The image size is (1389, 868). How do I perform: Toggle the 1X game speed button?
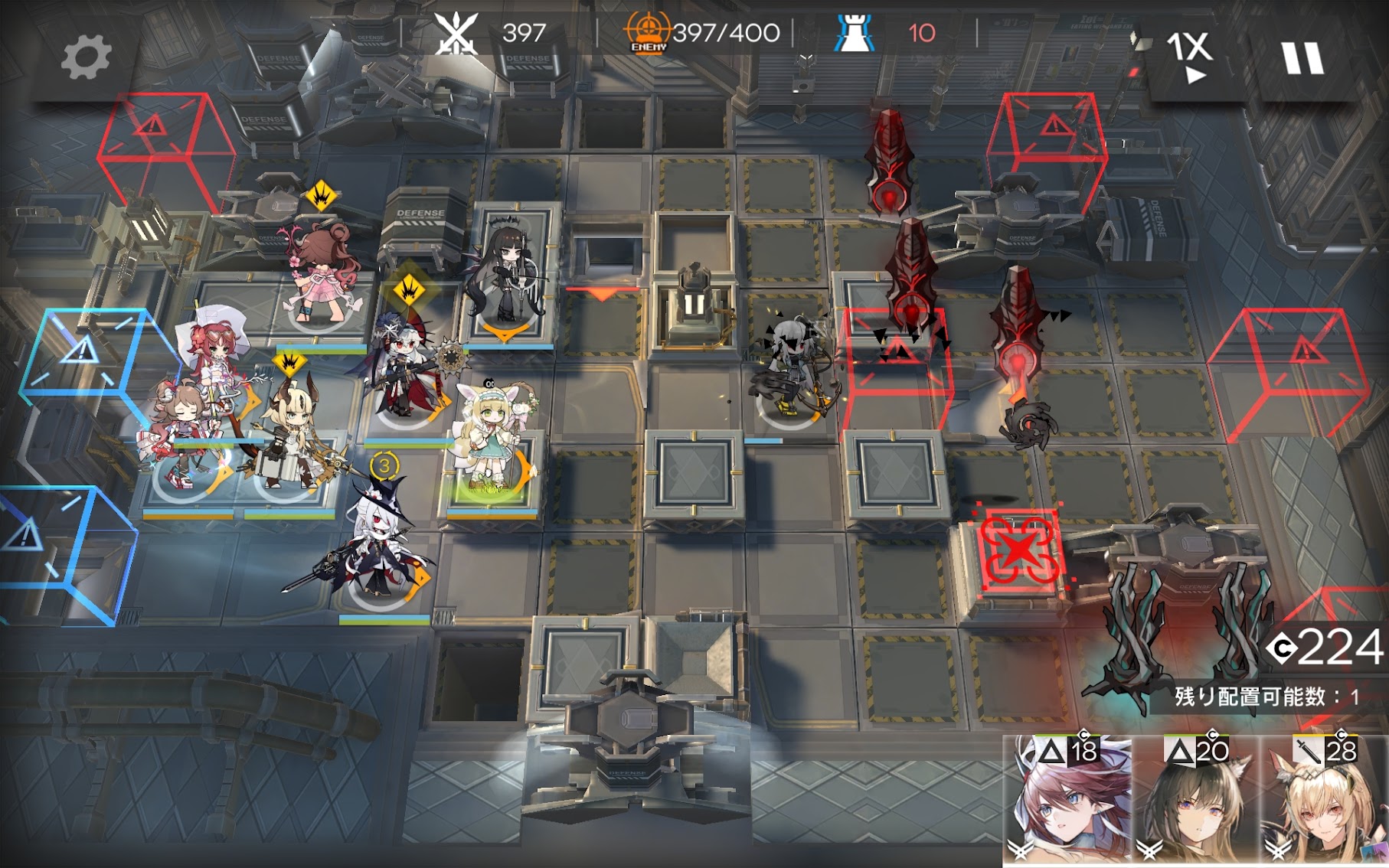coord(1189,55)
